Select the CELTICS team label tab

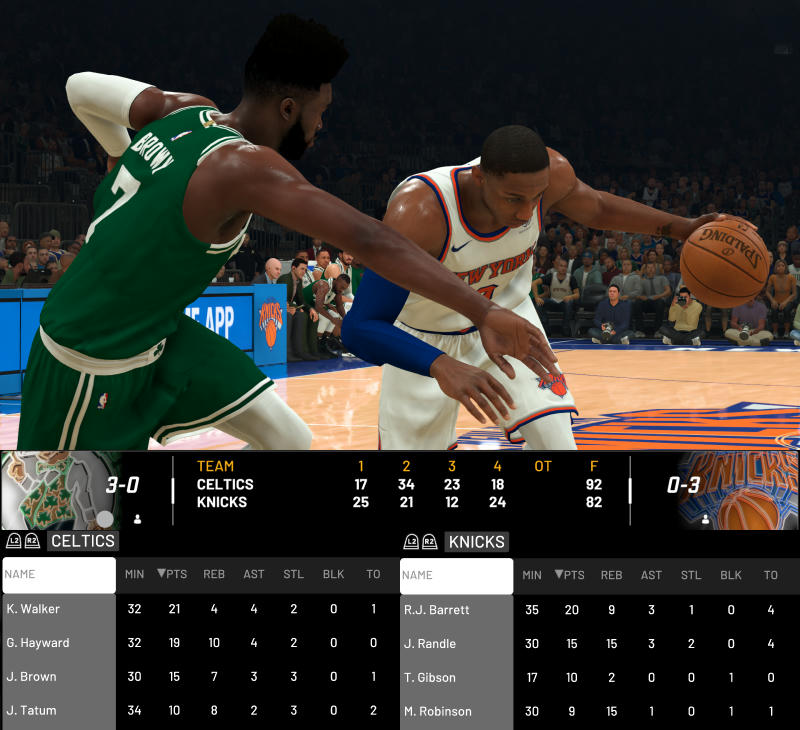(83, 541)
